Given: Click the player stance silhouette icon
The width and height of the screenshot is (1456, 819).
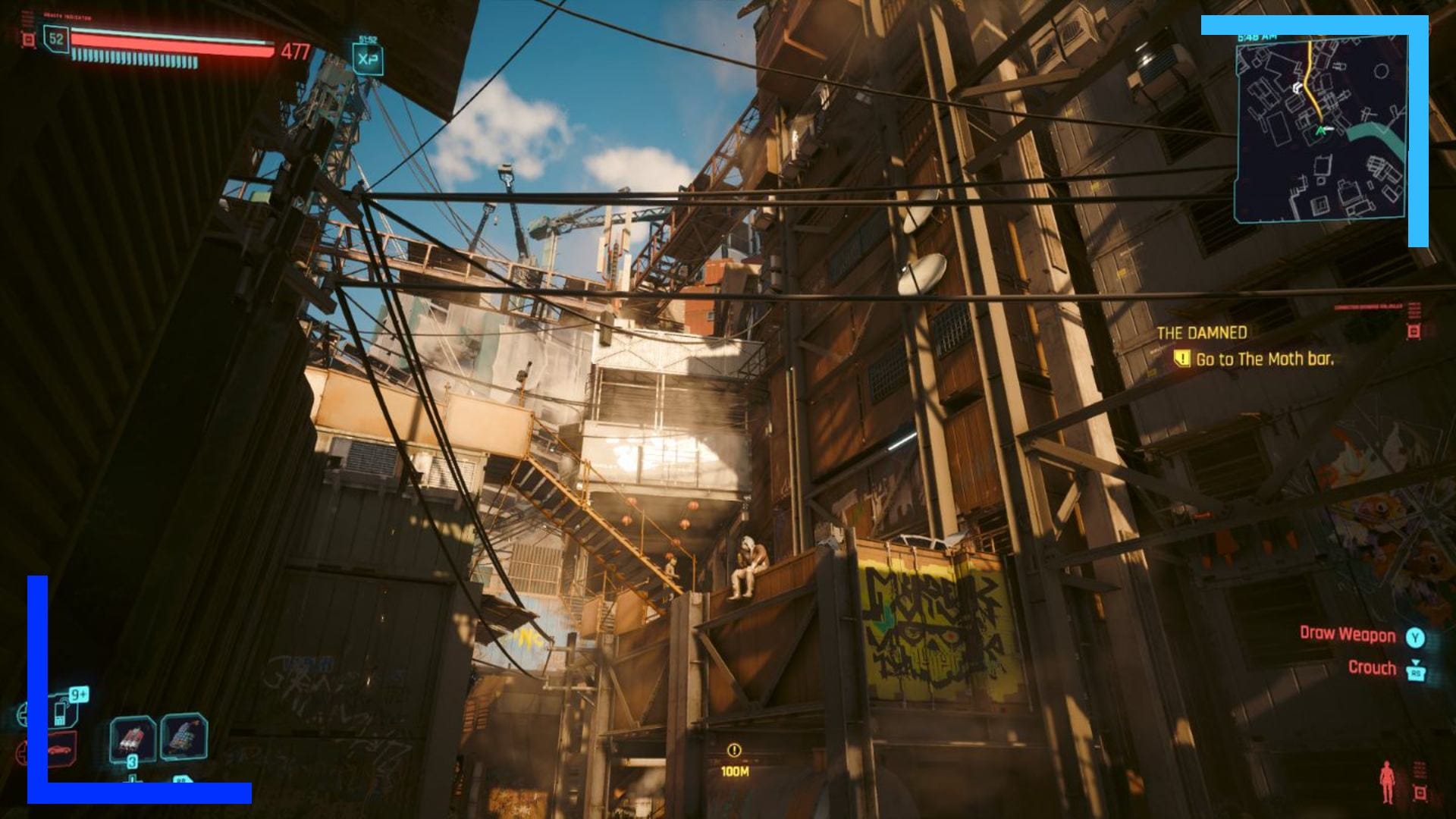Looking at the screenshot, I should click(x=1387, y=781).
